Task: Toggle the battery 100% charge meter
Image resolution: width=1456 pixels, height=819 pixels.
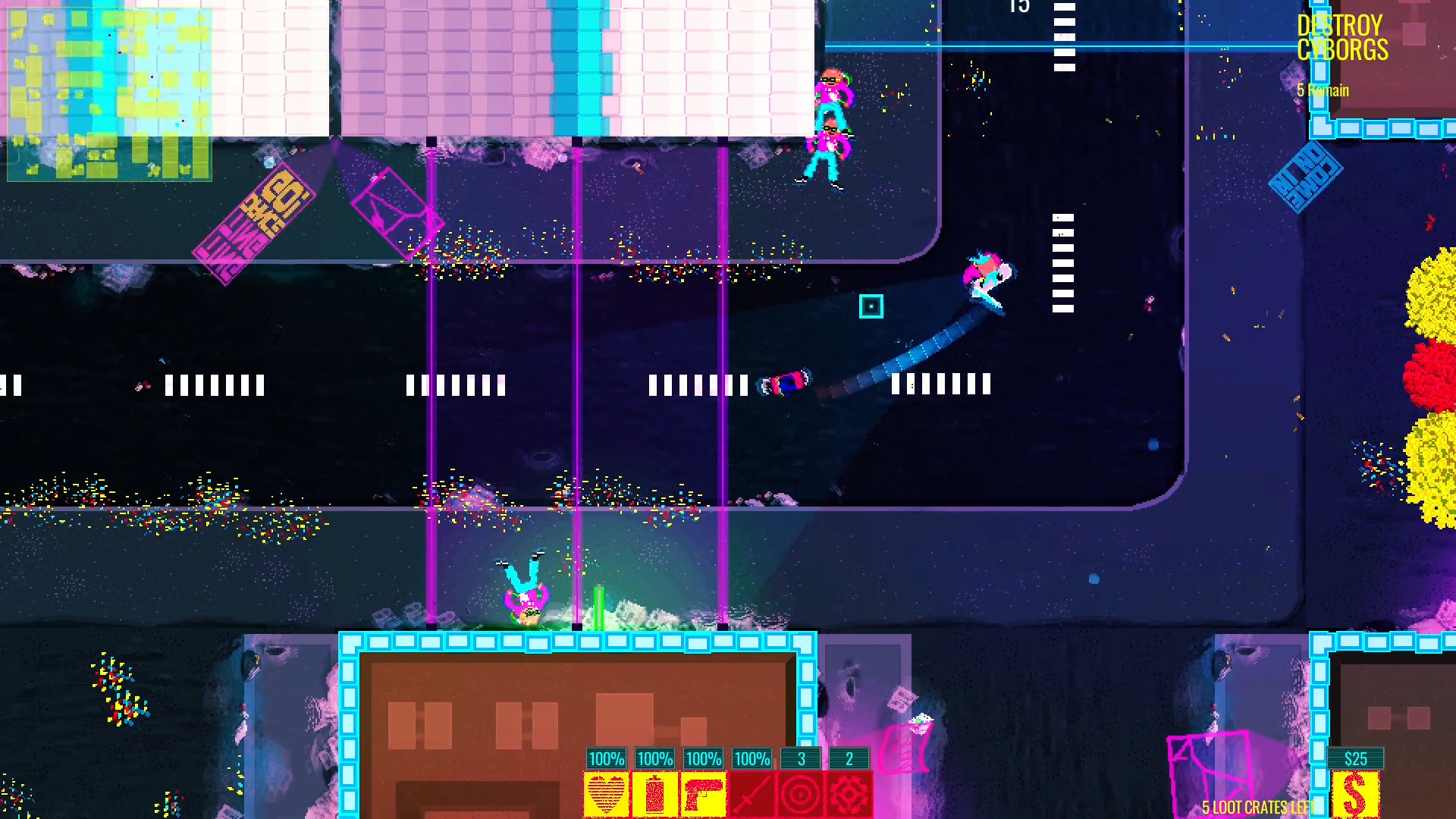Action: [x=654, y=758]
